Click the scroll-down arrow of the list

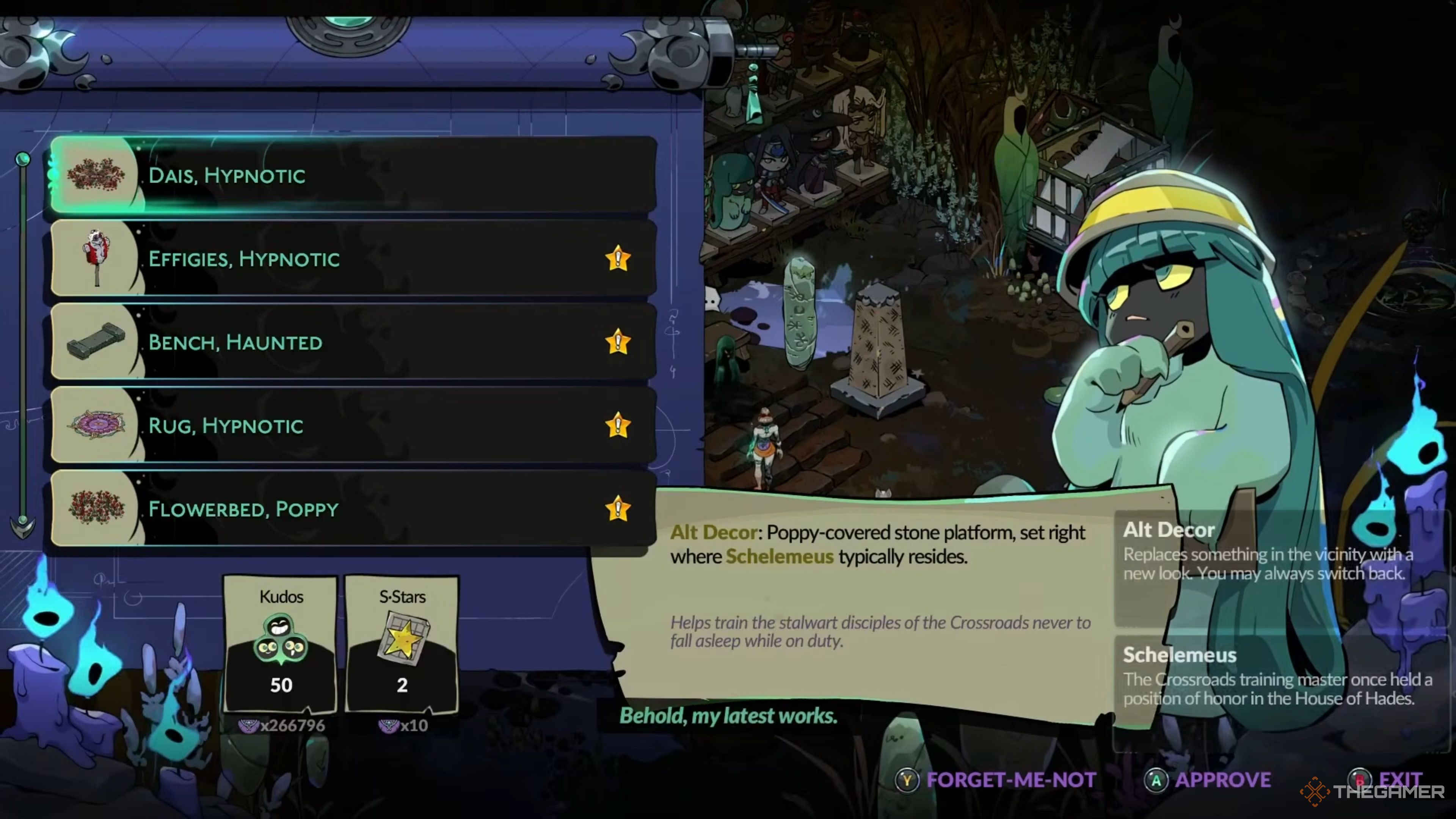pos(23,527)
